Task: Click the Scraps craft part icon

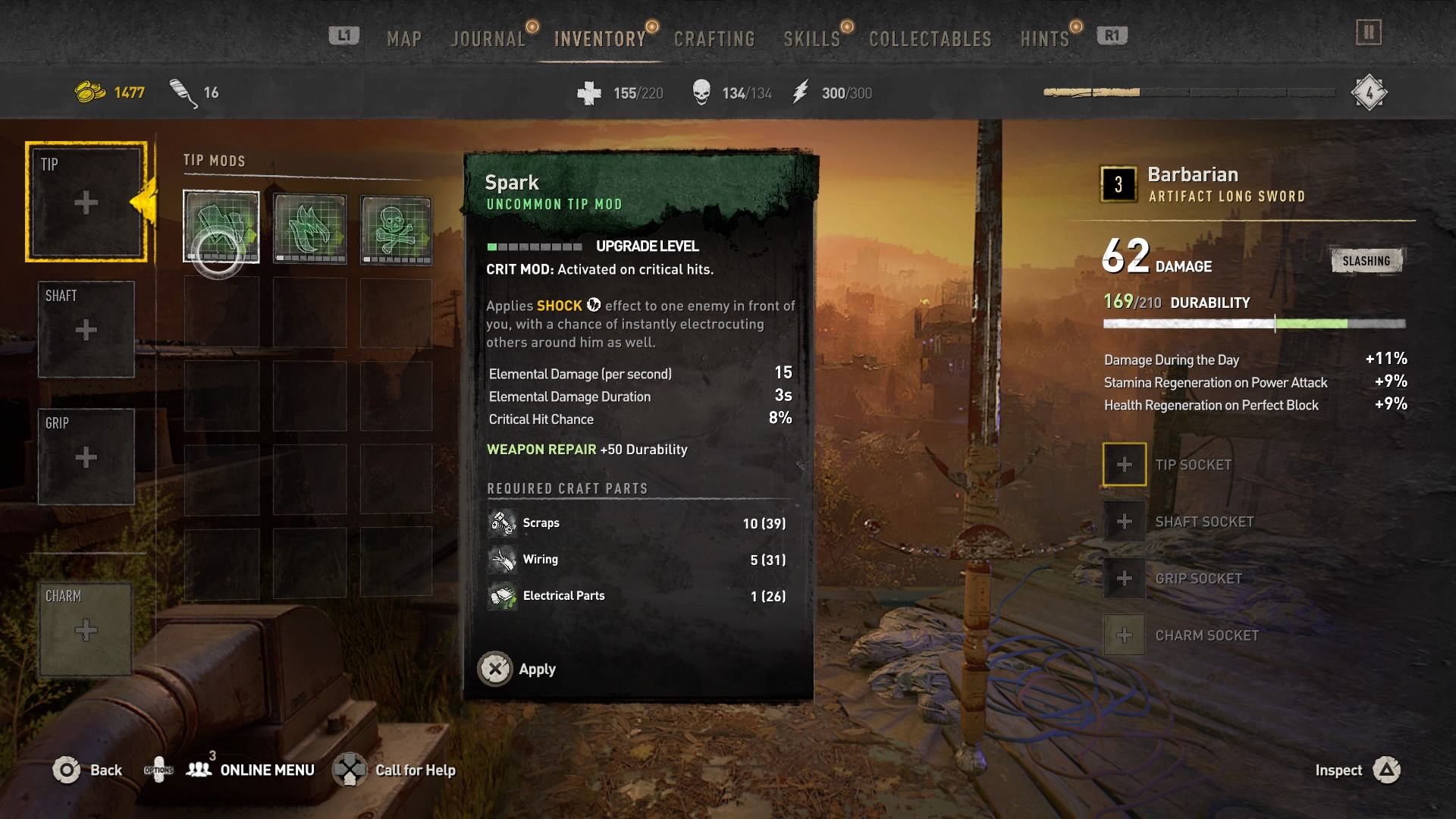Action: (500, 522)
